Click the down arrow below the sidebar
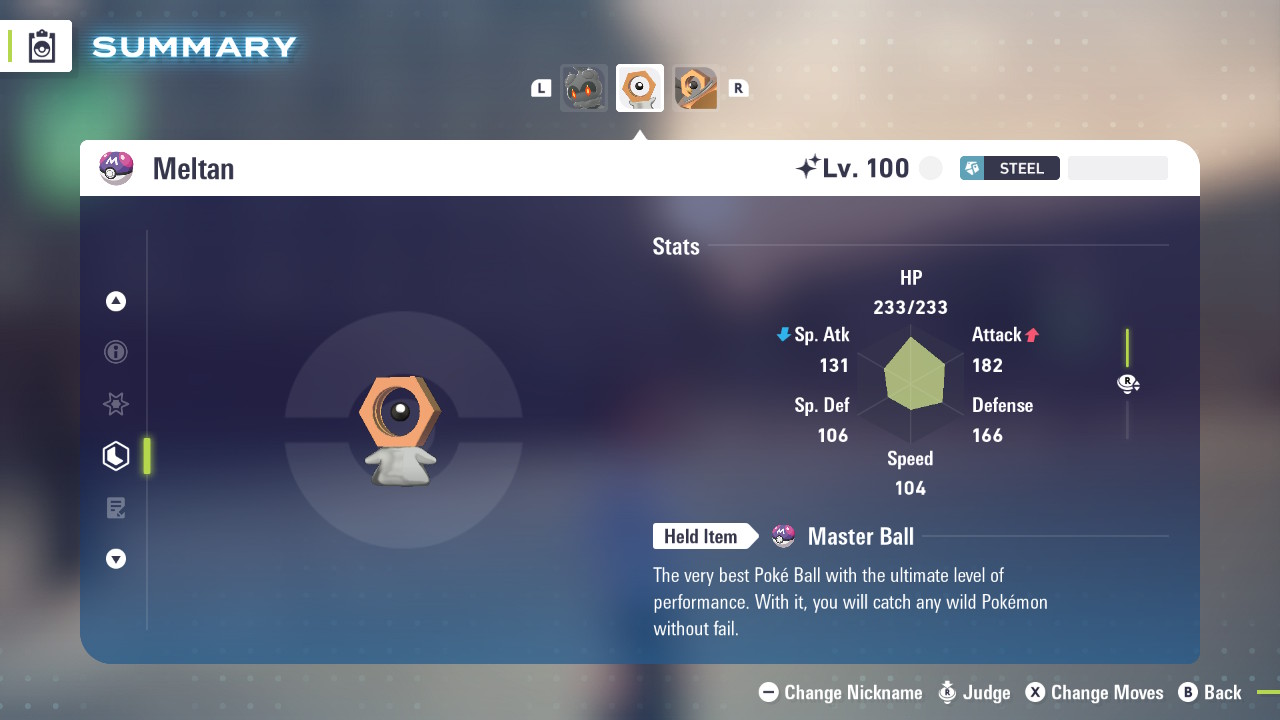The image size is (1280, 720). click(x=115, y=559)
